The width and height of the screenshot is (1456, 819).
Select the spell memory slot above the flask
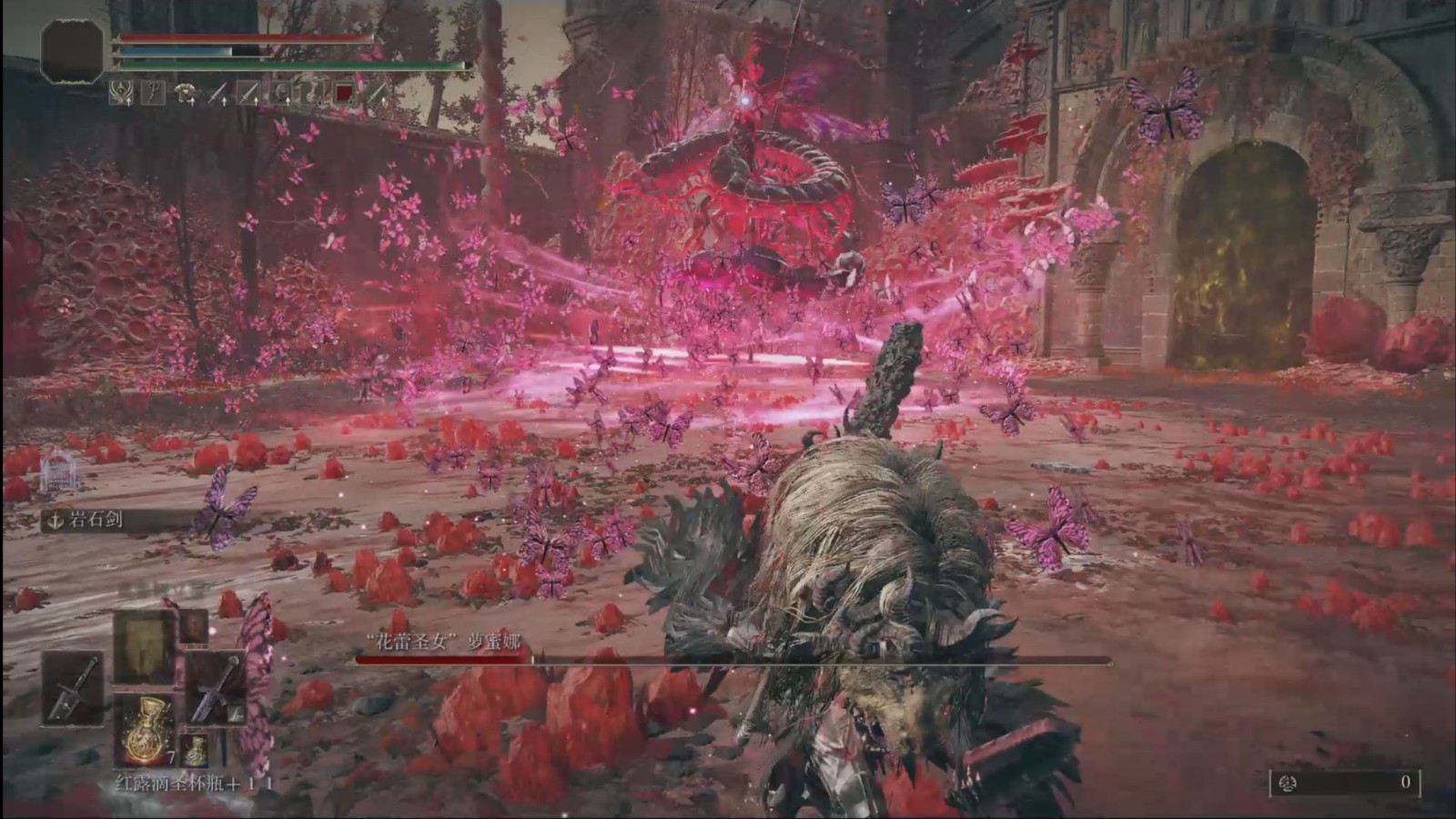coord(145,648)
